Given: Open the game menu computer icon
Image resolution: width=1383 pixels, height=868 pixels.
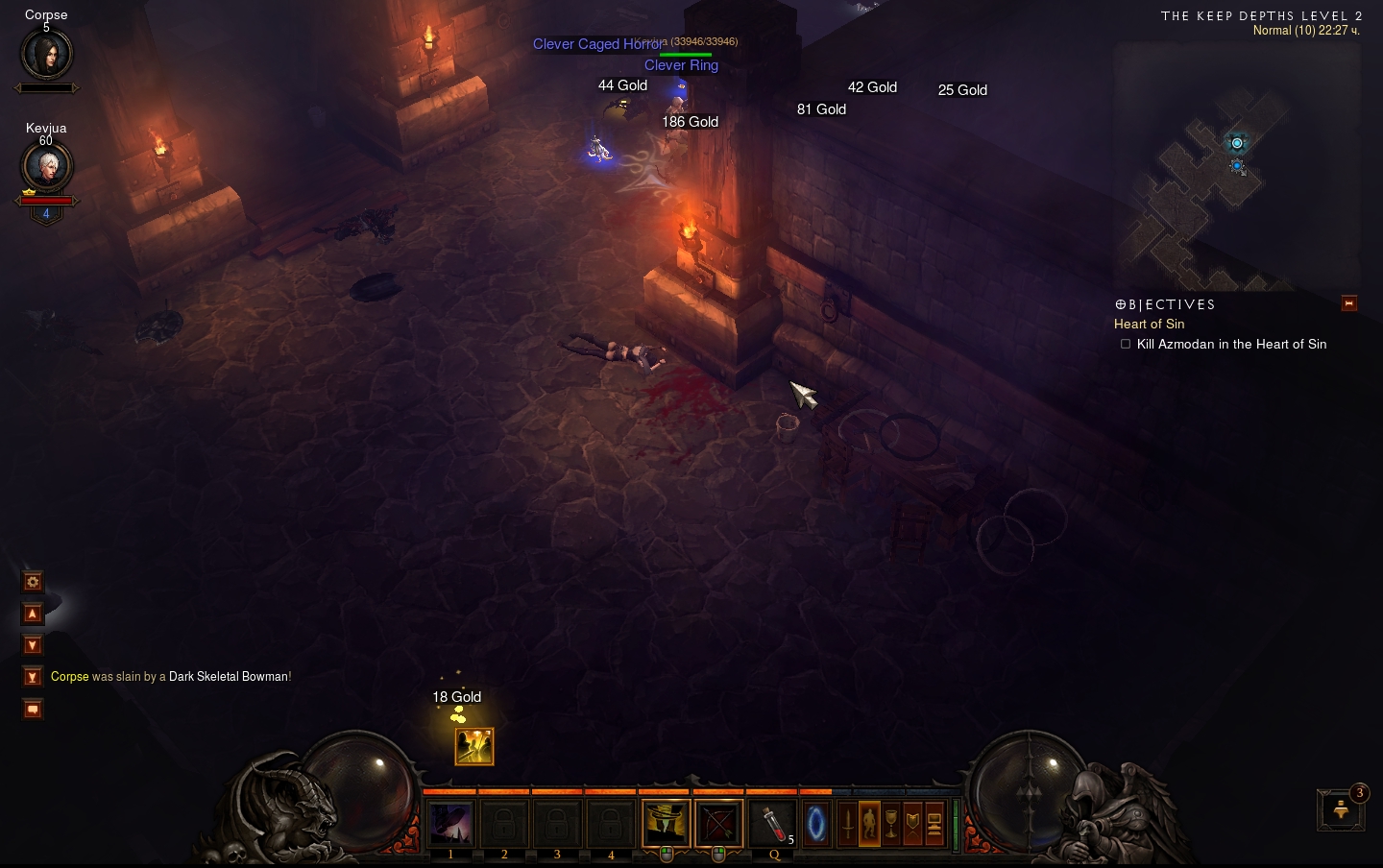Looking at the screenshot, I should tap(934, 824).
